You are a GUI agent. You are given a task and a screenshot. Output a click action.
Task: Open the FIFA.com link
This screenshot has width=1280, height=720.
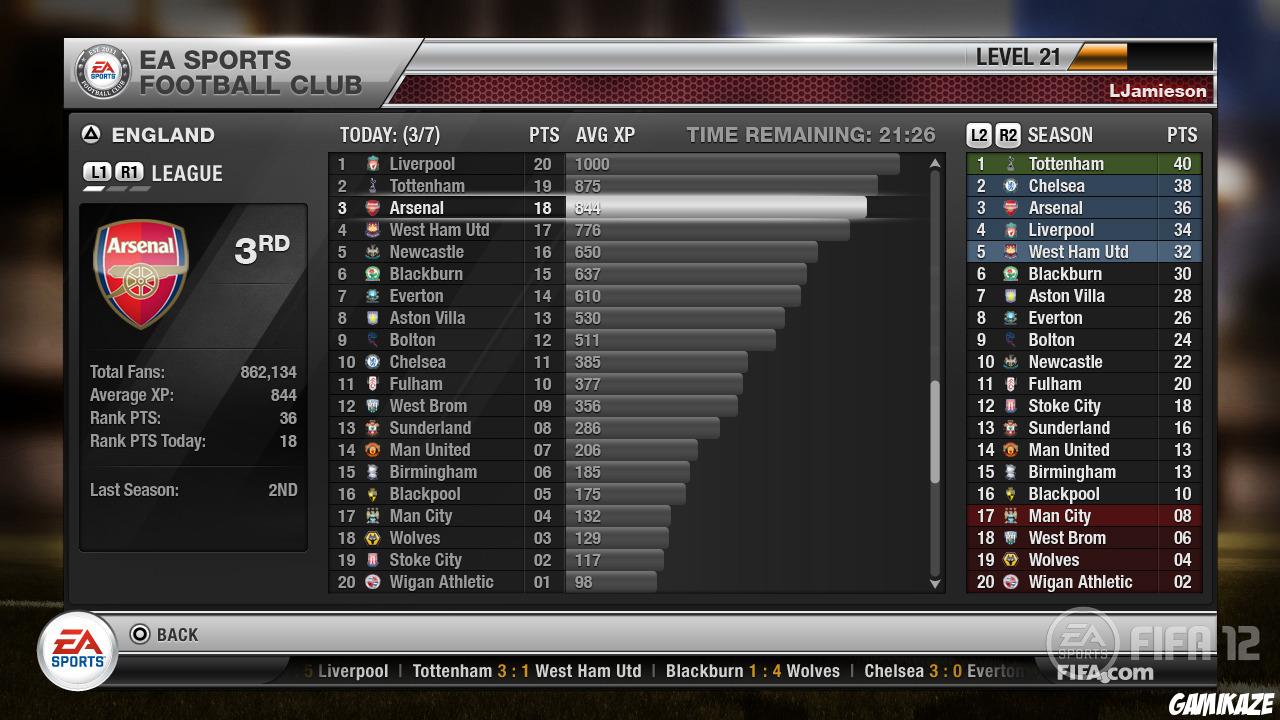(x=1103, y=674)
